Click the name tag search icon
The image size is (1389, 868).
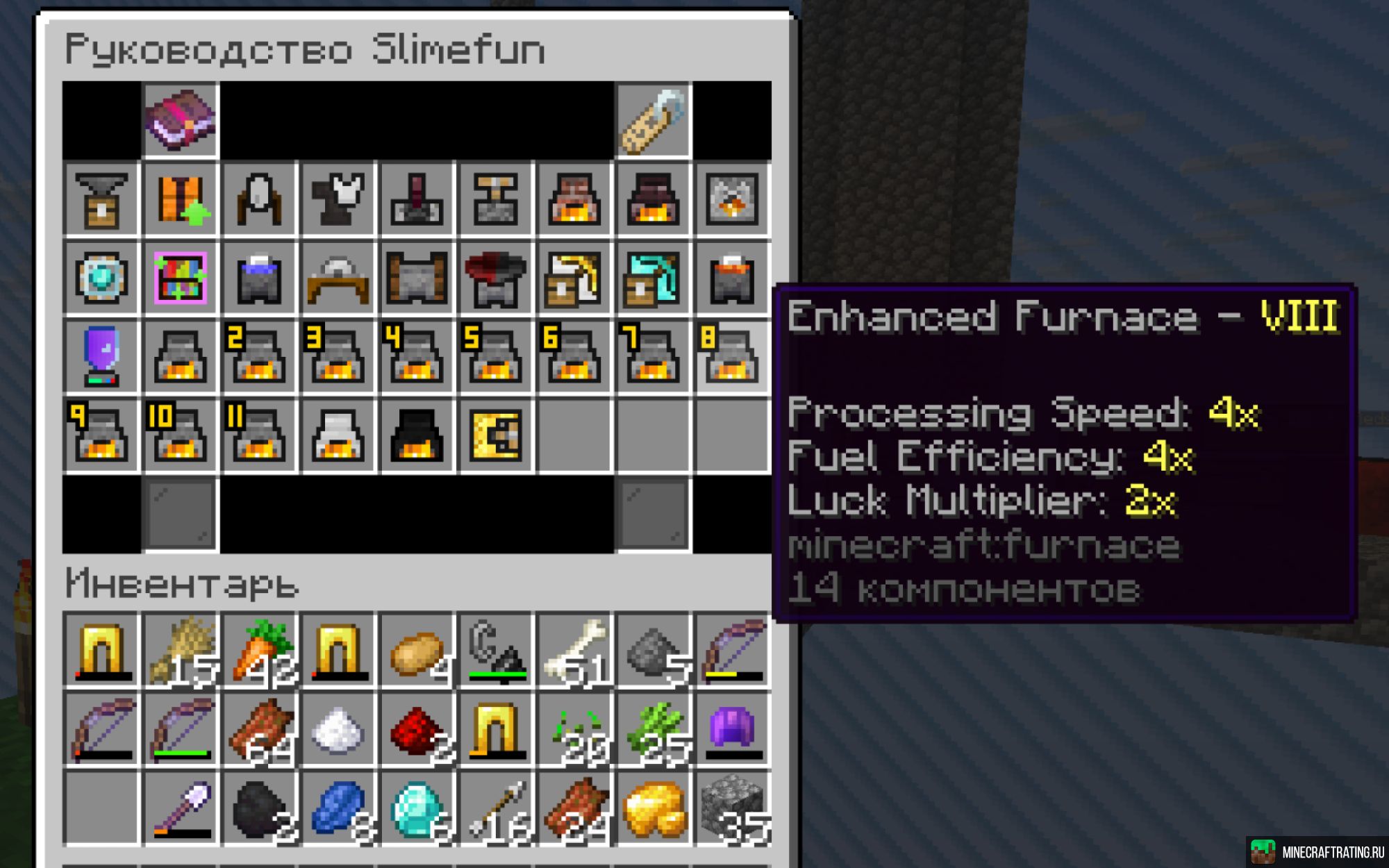pyautogui.click(x=653, y=120)
